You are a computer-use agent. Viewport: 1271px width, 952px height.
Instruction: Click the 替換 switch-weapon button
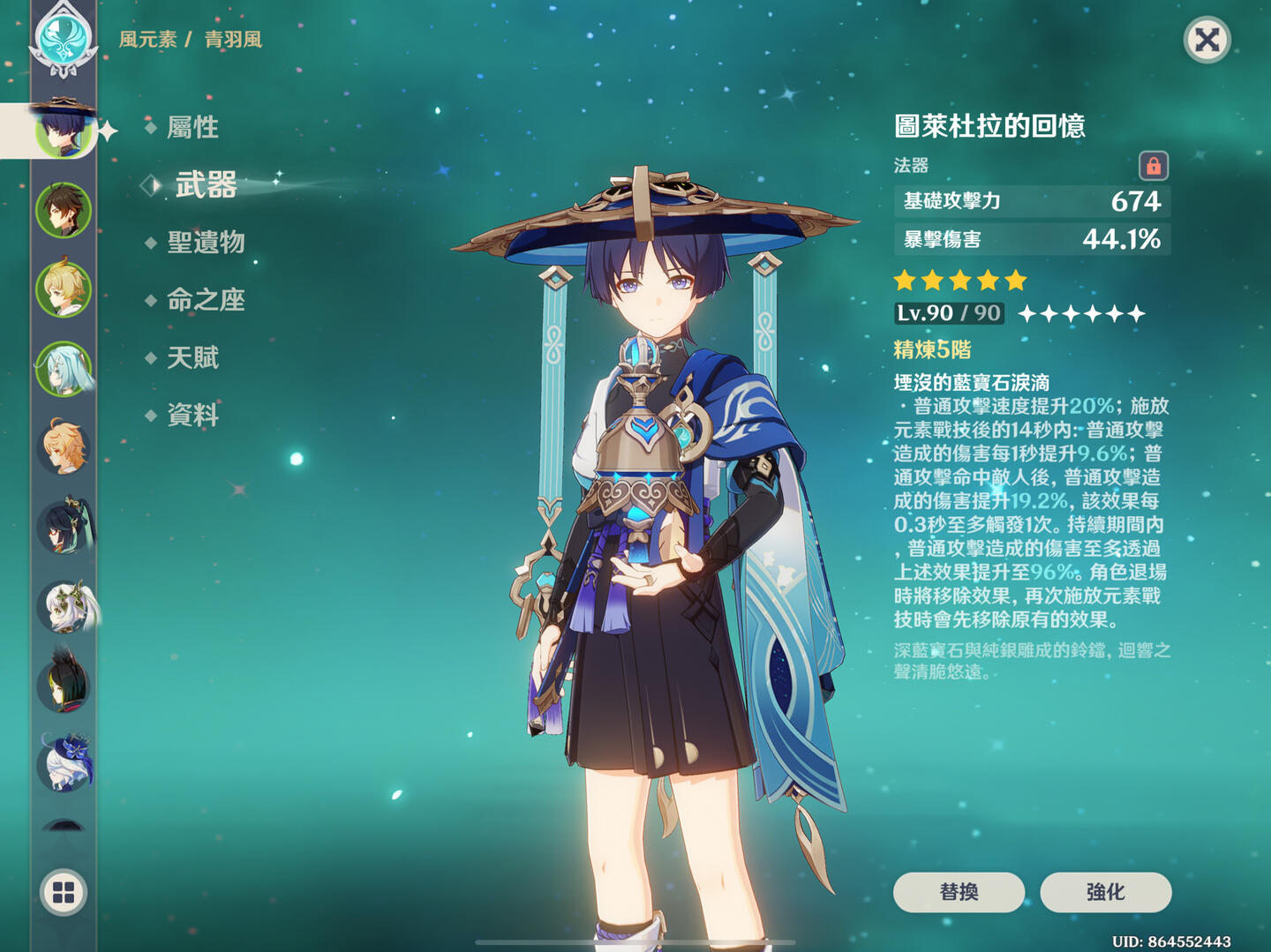(x=959, y=892)
